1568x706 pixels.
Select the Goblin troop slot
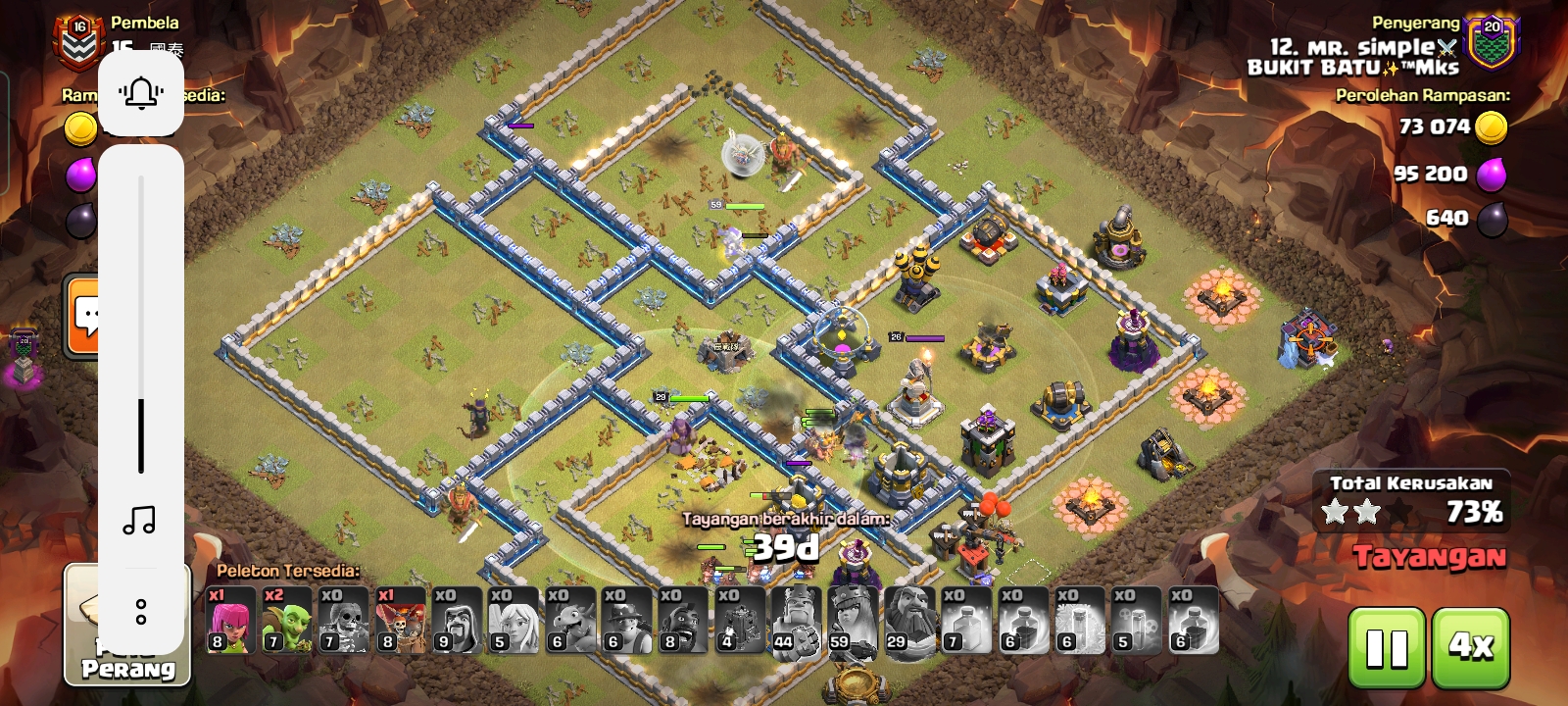click(287, 620)
